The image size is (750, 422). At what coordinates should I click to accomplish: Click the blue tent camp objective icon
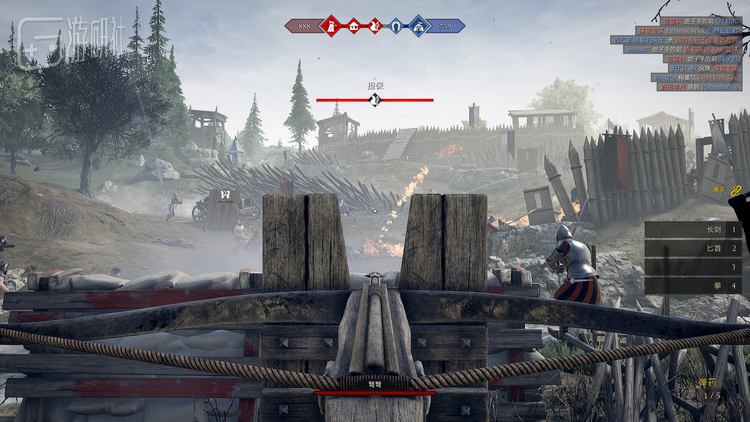click(418, 25)
